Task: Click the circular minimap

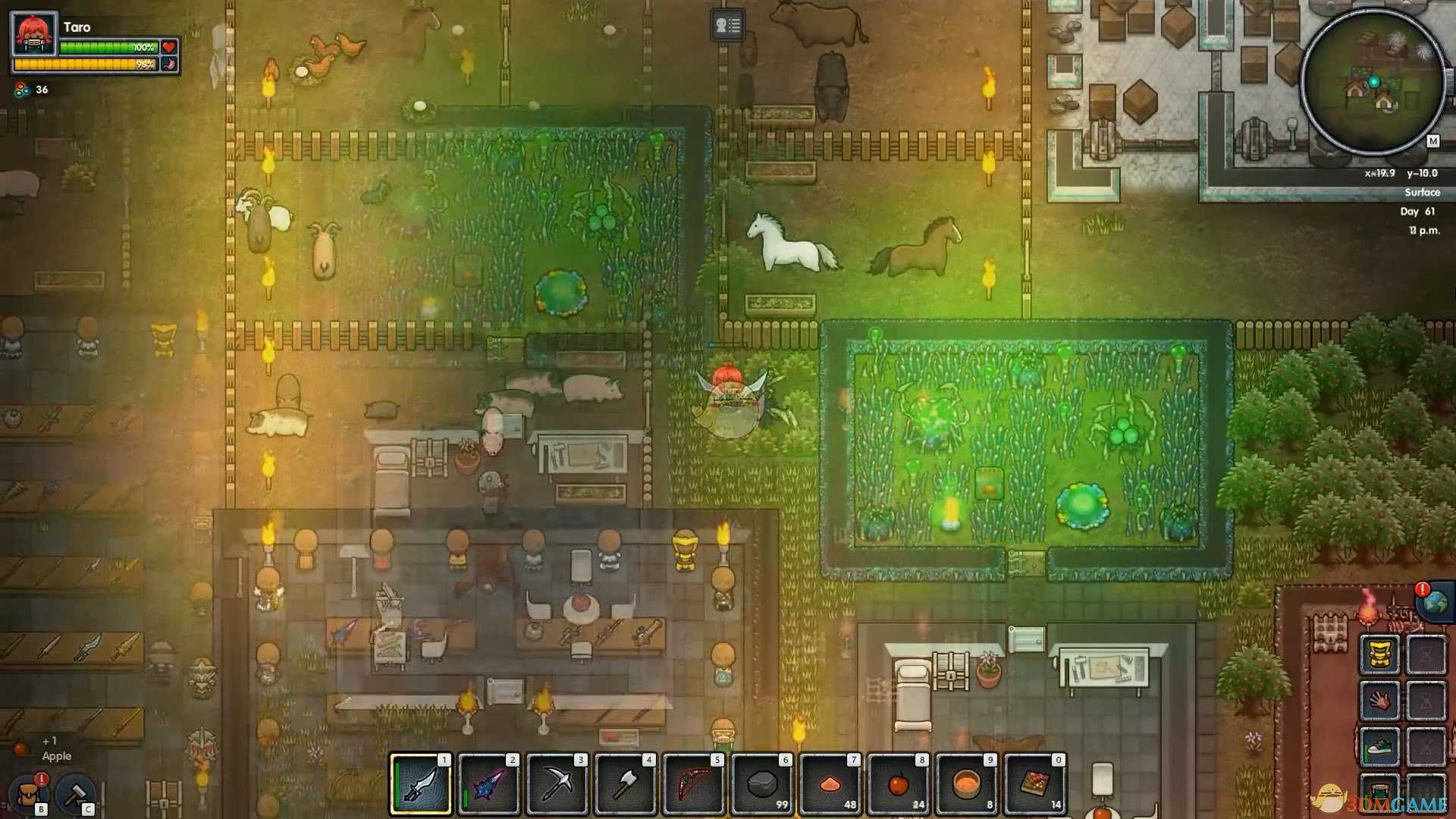Action: point(1372,82)
